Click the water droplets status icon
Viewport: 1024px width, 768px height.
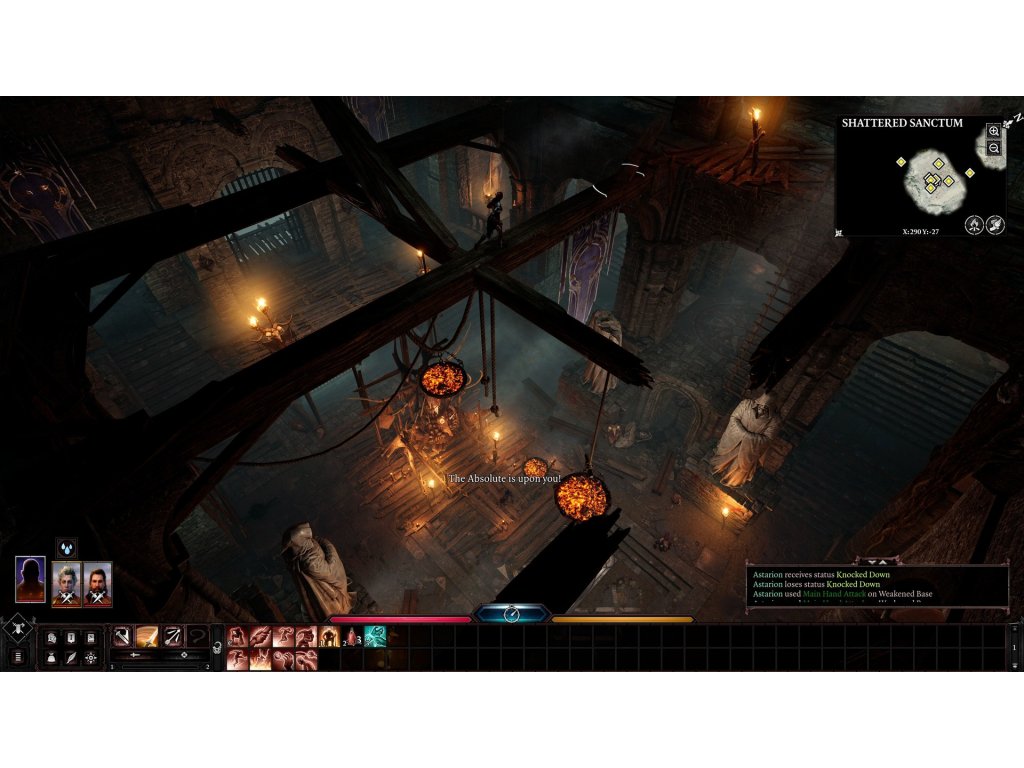66,548
